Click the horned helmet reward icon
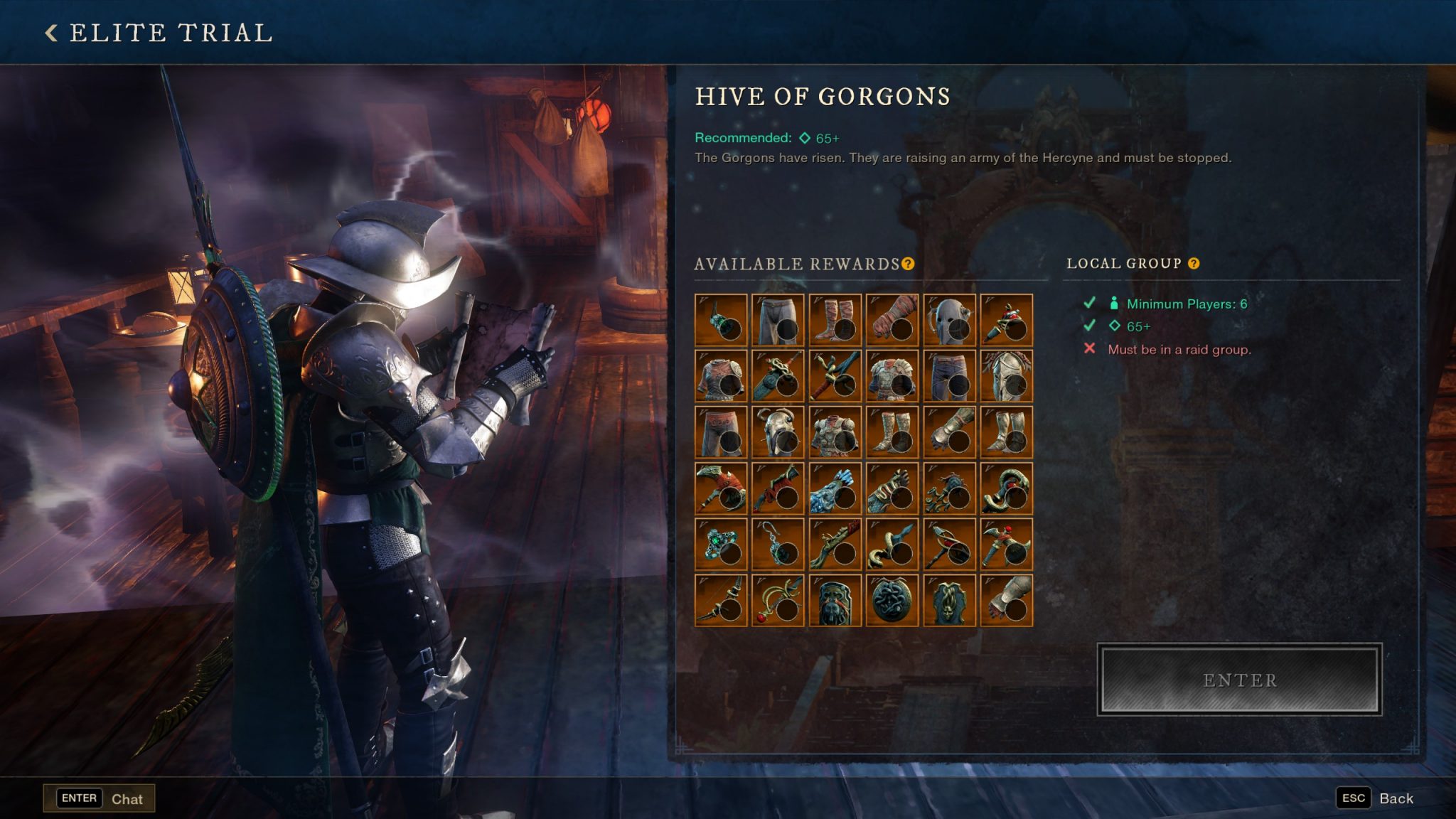 (x=779, y=432)
